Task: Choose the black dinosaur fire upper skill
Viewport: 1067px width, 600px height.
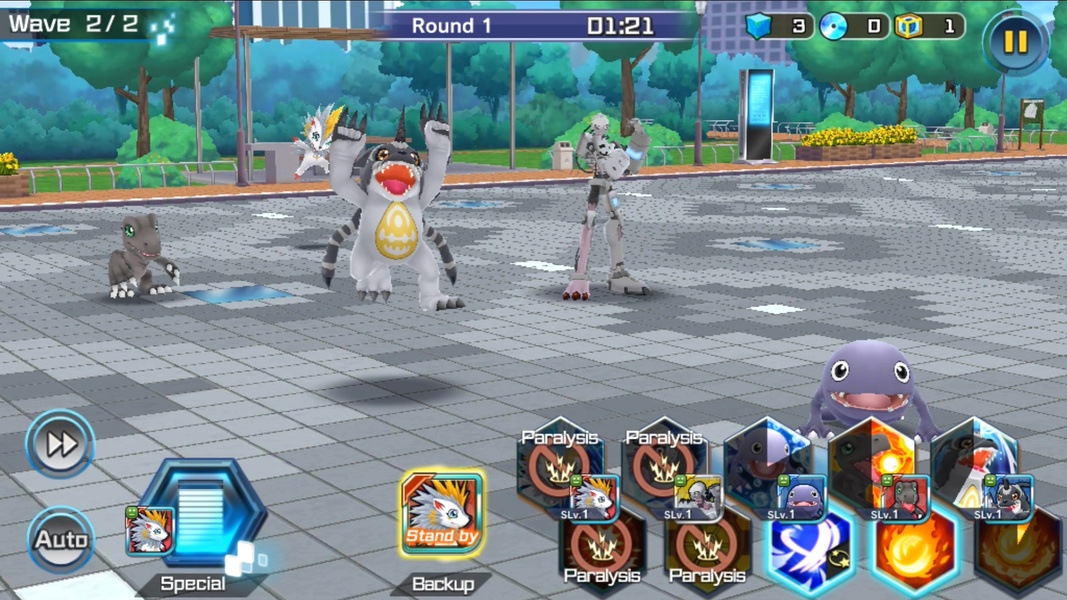Action: pos(870,460)
